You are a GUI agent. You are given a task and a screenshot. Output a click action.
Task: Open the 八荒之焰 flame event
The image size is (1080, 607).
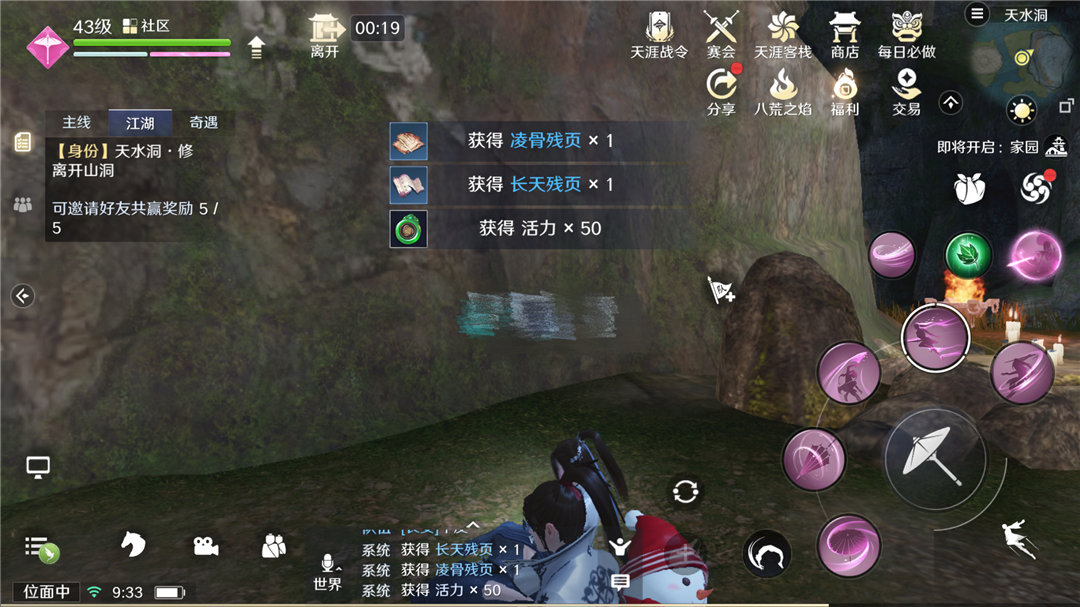[783, 90]
